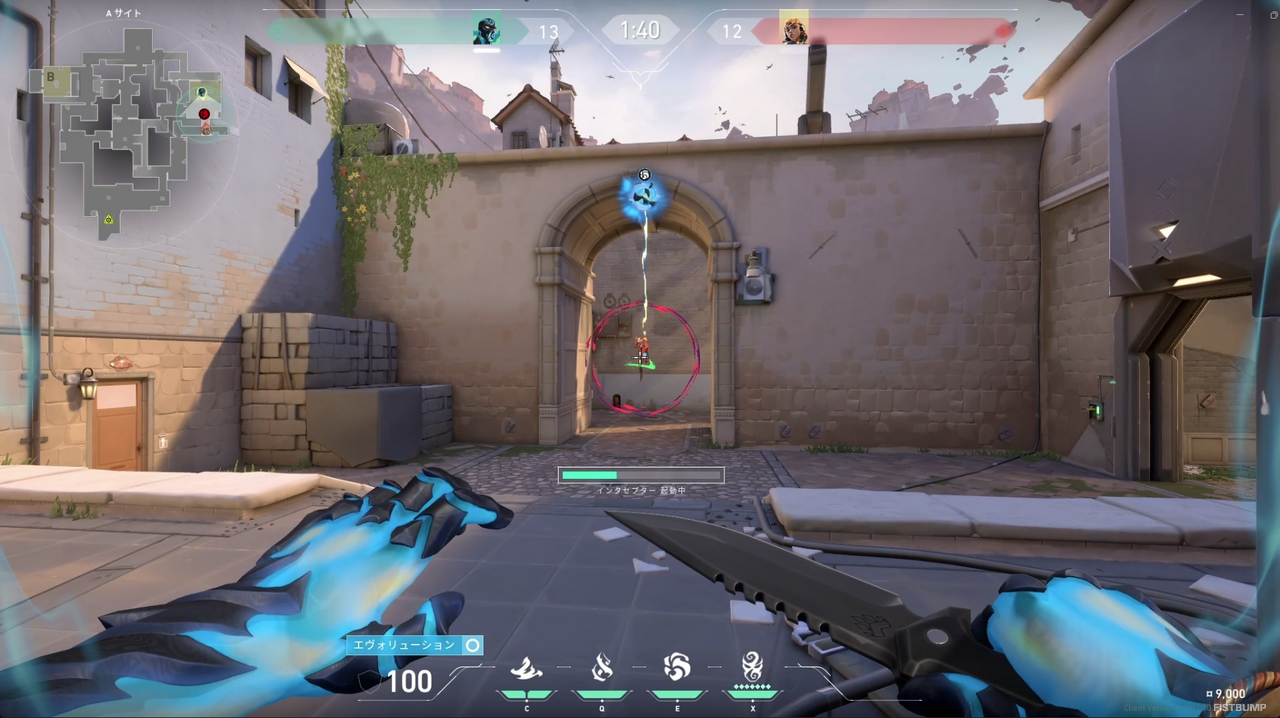Click the yellow spike marker on the minimap
Viewport: 1280px width, 718px height.
pyautogui.click(x=108, y=218)
